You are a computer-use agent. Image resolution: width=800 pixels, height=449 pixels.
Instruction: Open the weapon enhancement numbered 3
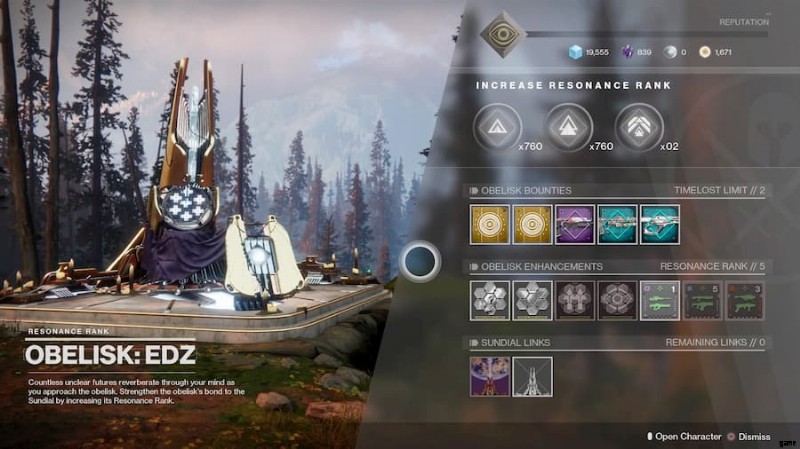point(745,300)
